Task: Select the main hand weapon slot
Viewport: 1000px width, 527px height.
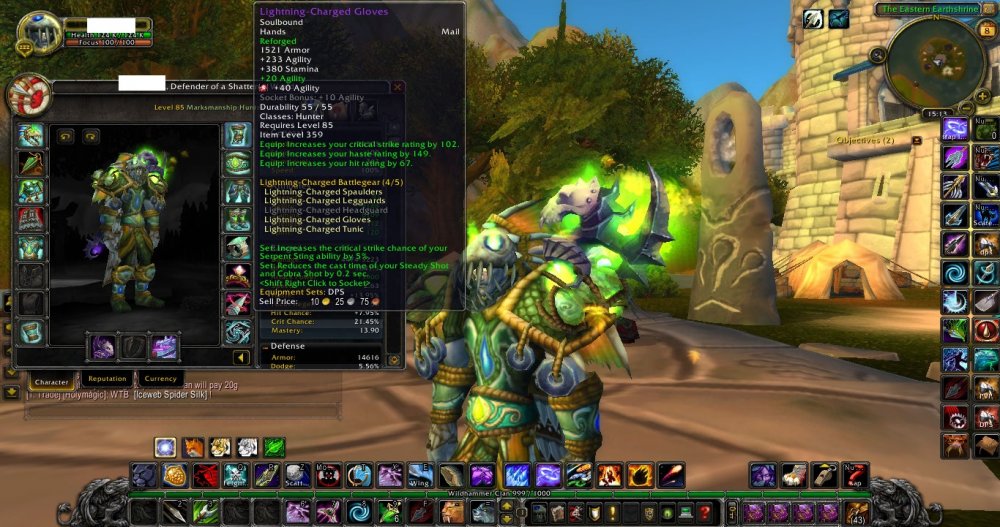Action: point(102,347)
